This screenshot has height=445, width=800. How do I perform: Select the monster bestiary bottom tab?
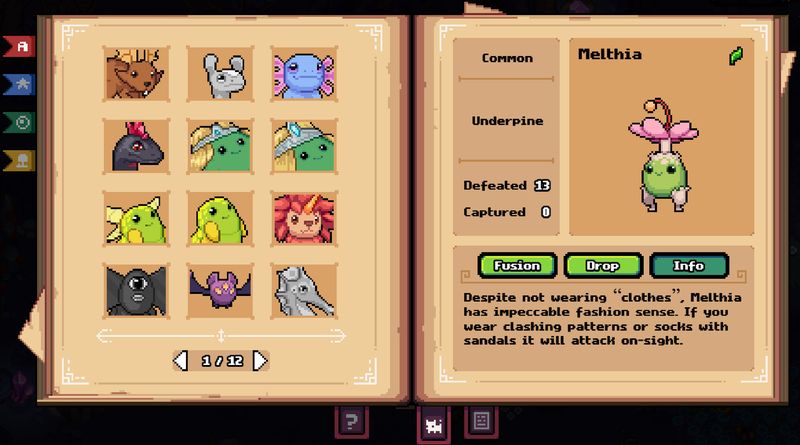[434, 422]
